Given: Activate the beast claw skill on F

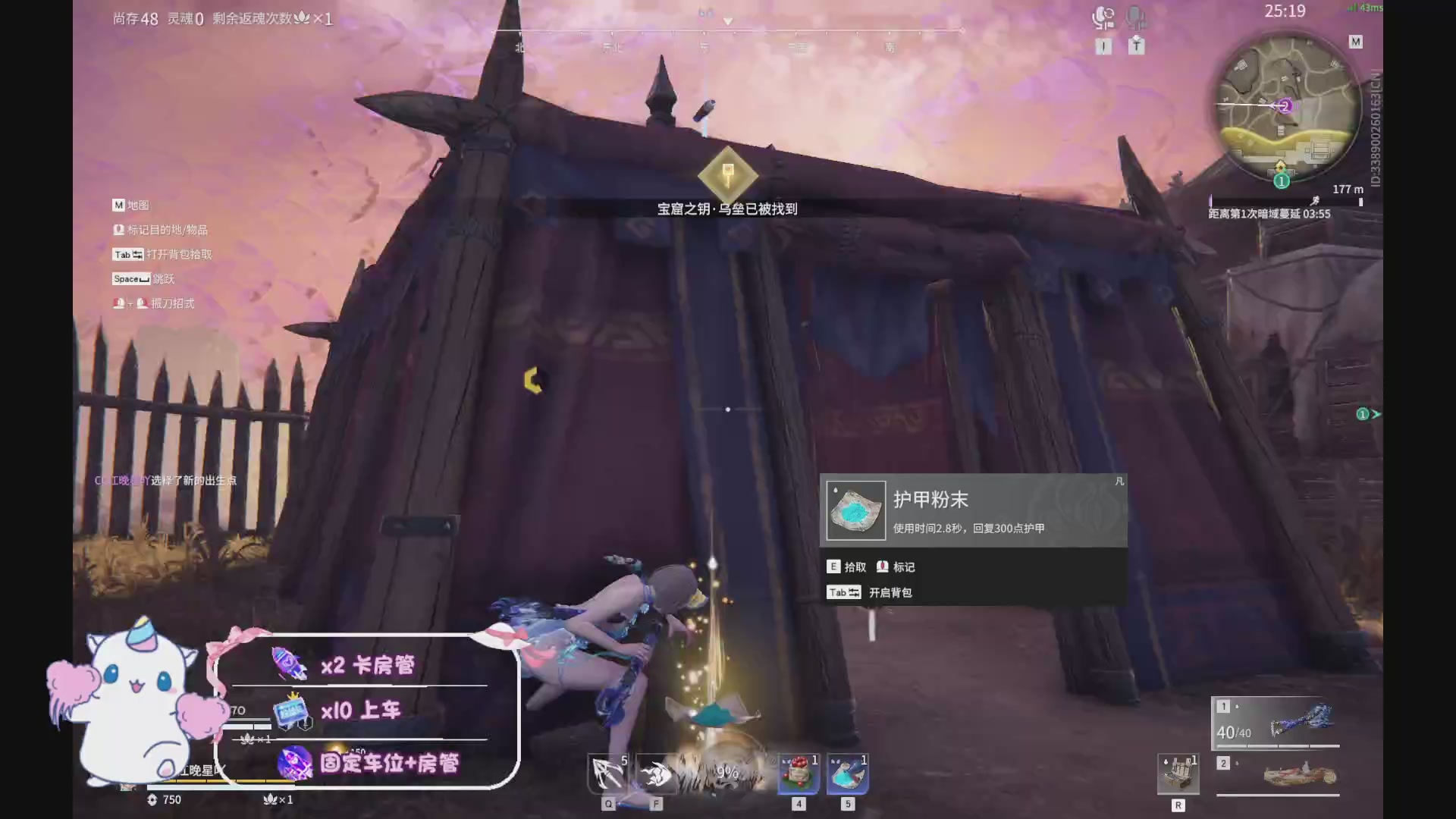Looking at the screenshot, I should tap(657, 773).
